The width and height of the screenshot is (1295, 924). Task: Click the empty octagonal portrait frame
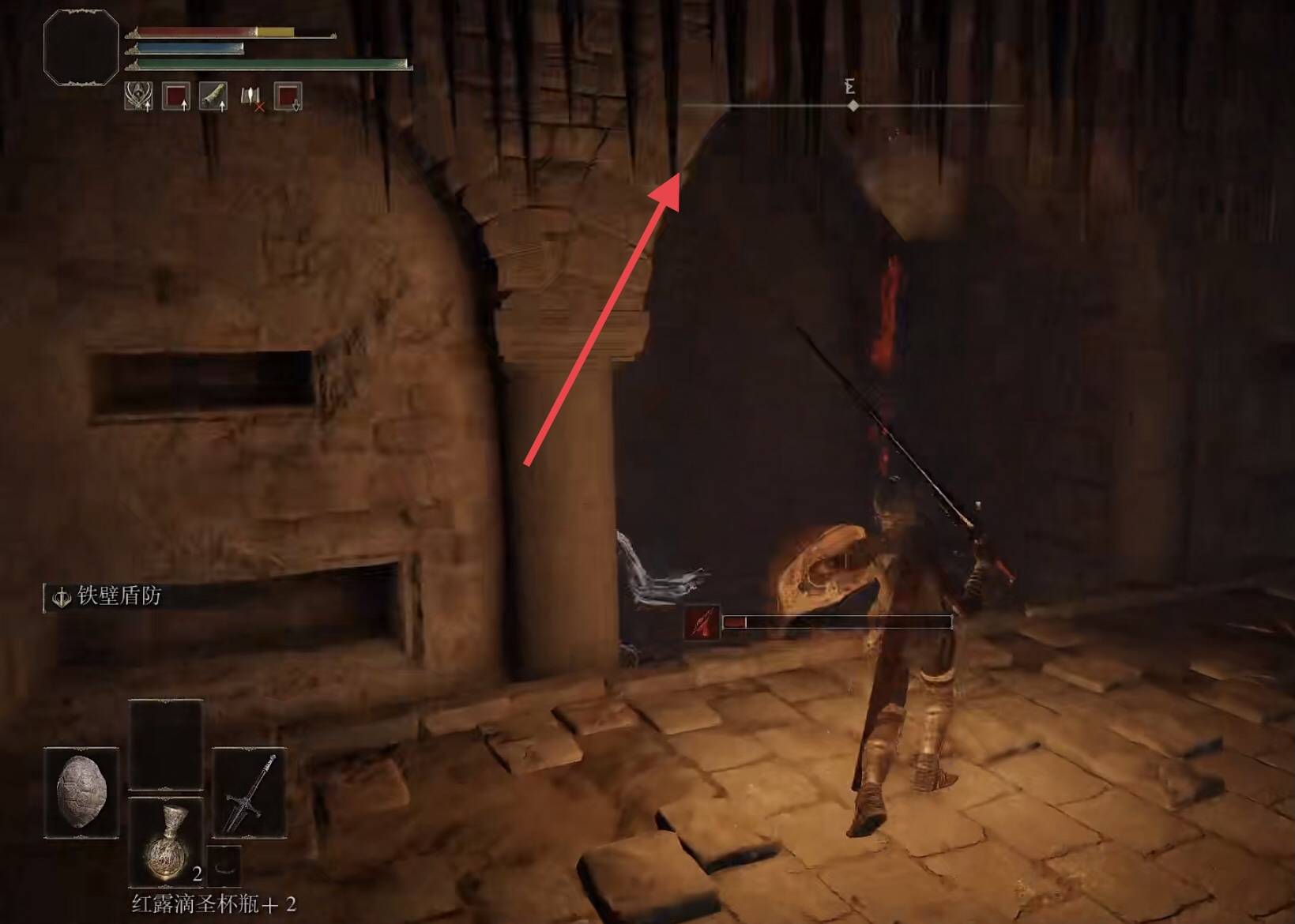pos(81,47)
